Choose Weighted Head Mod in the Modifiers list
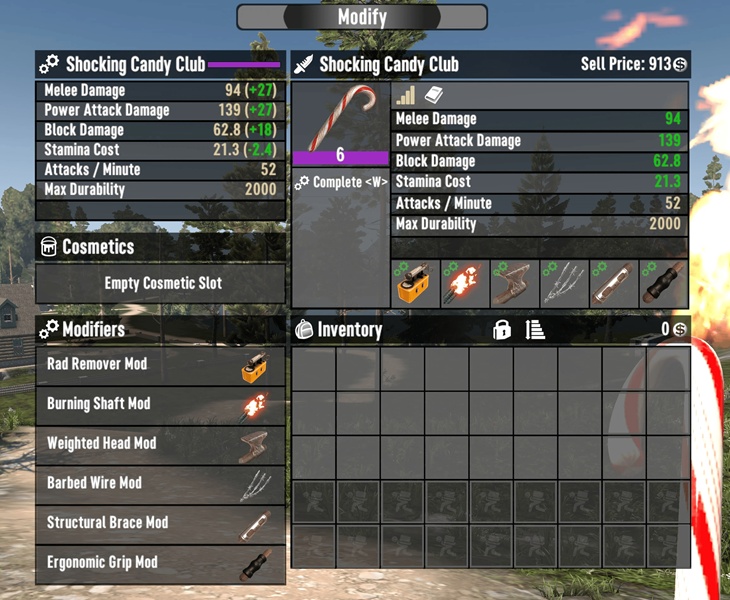Screen dimensions: 730x600 [x=160, y=443]
